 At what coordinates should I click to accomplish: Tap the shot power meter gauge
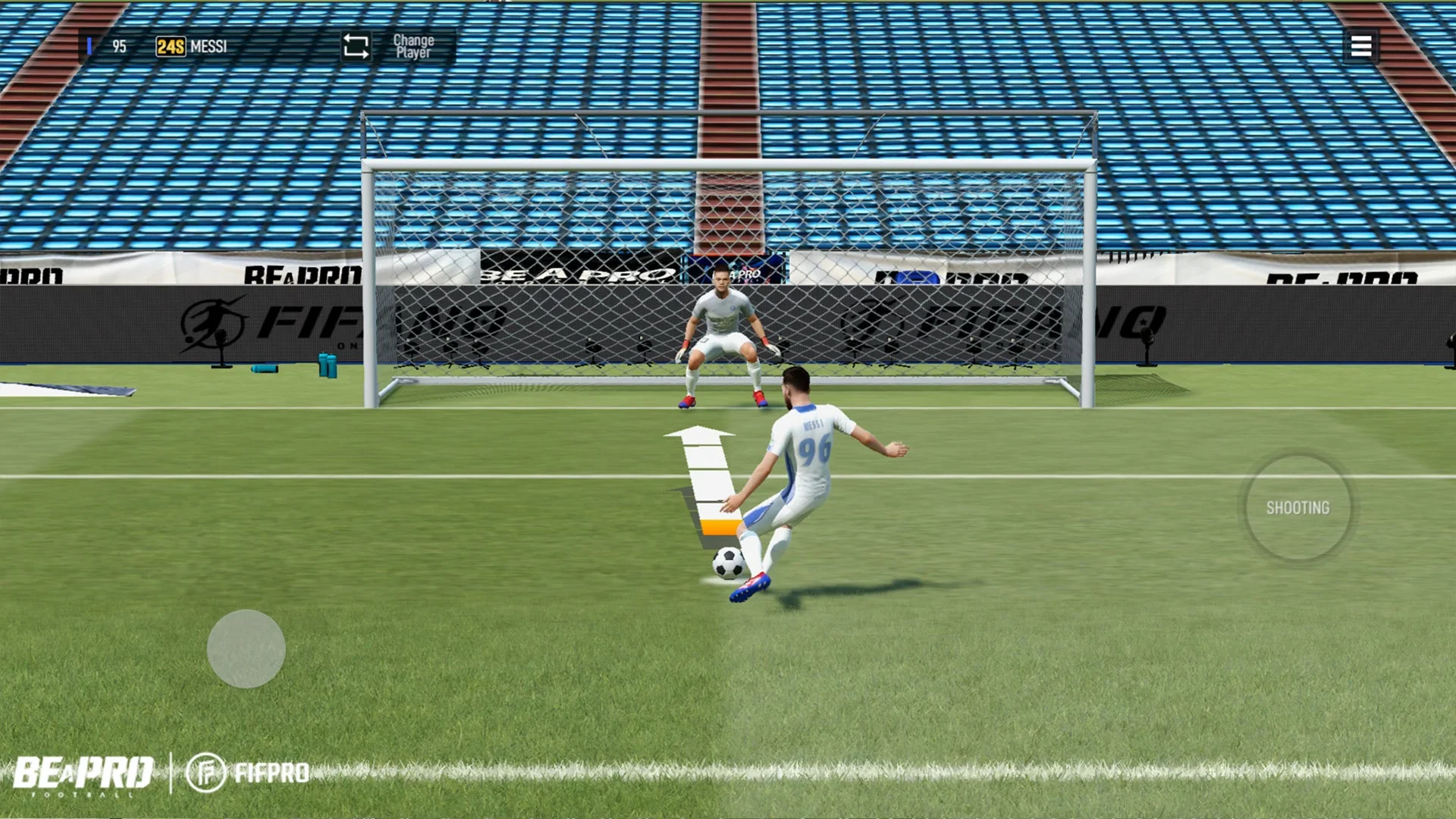point(705,485)
